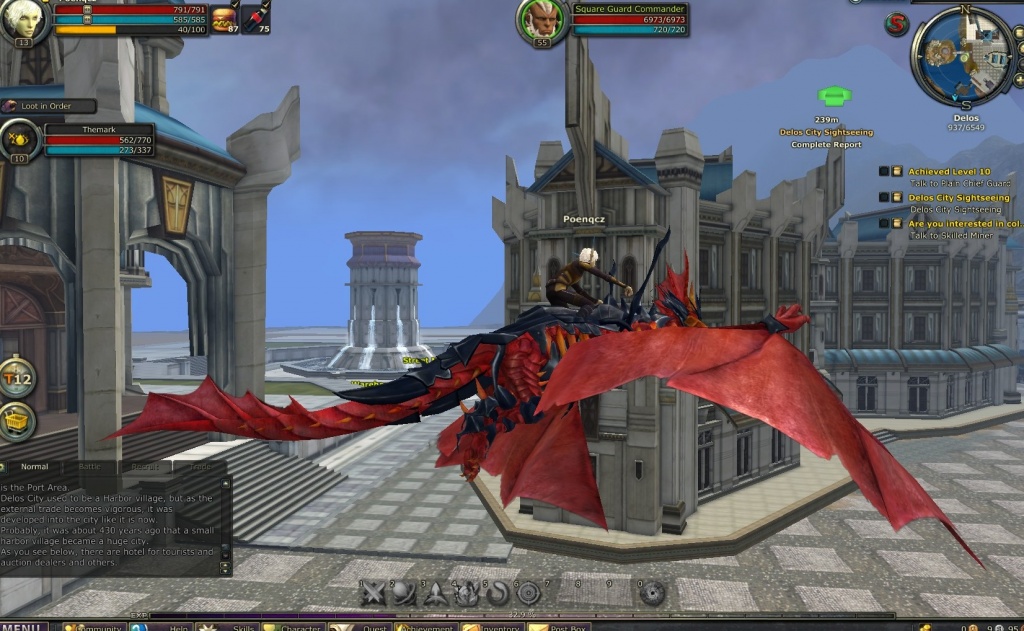Image resolution: width=1024 pixels, height=631 pixels.
Task: Check the Post Box
Action: [x=558, y=627]
